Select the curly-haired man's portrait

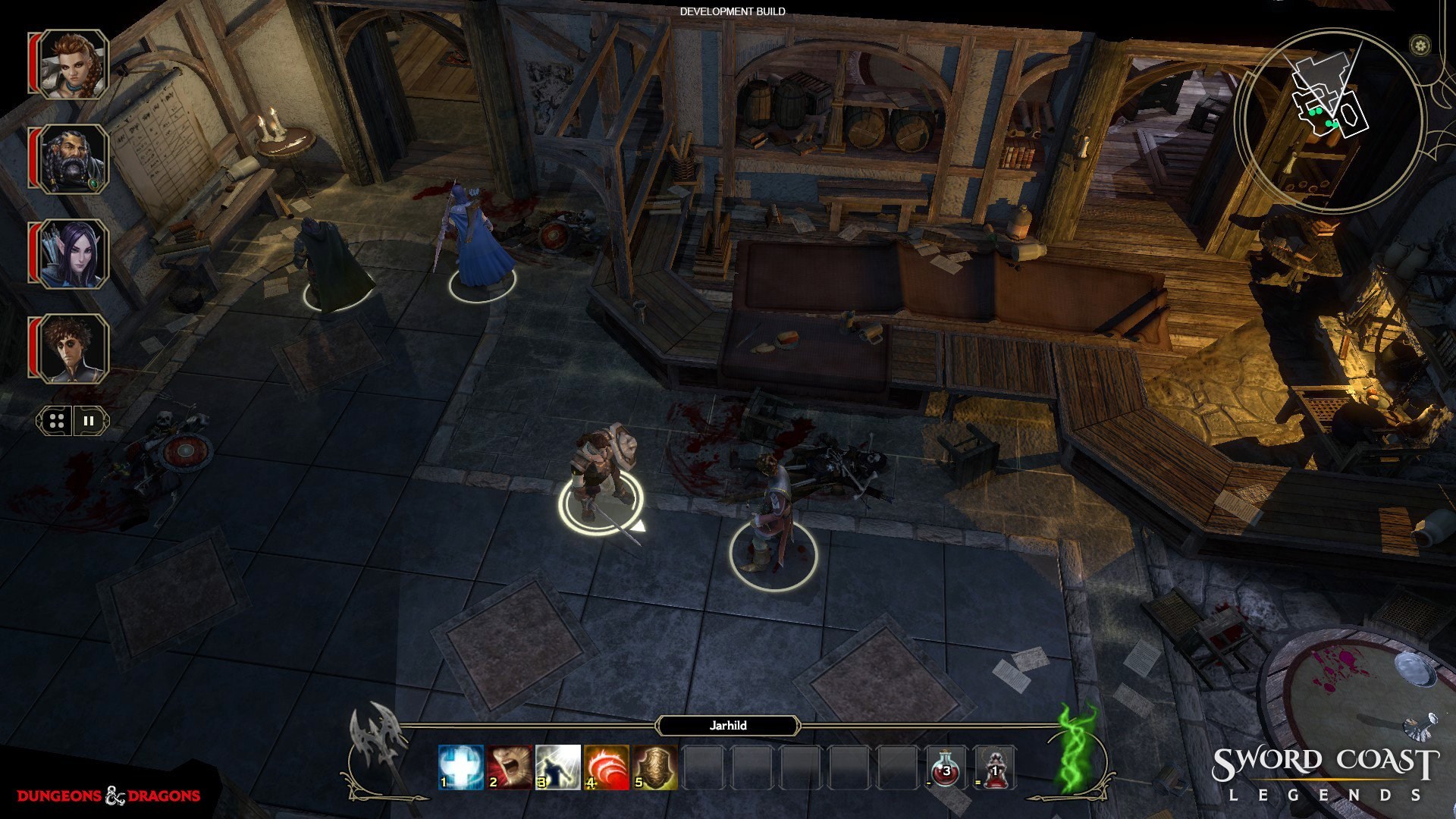coord(74,350)
